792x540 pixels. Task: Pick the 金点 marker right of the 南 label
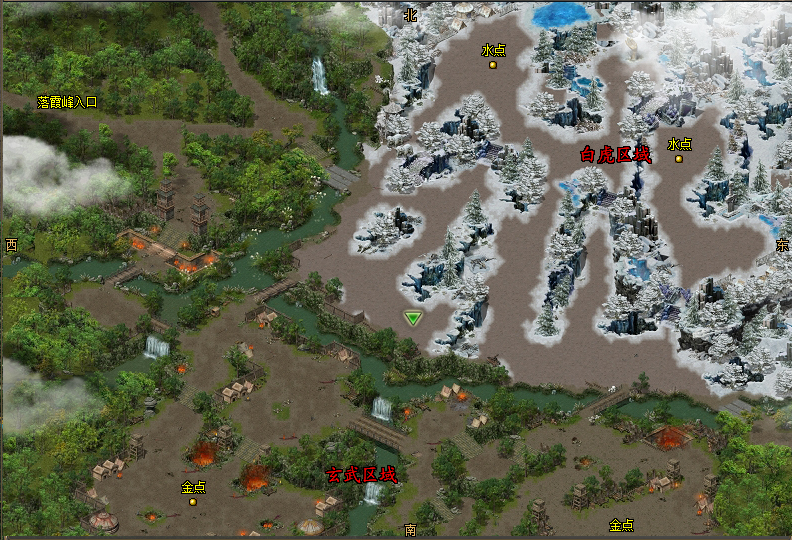tap(620, 525)
